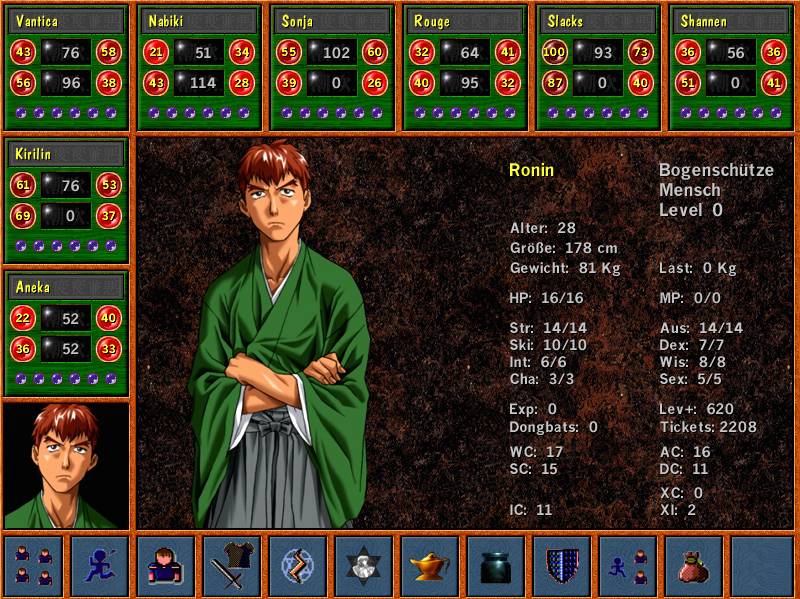This screenshot has height=599, width=800.
Task: Pick Slacks from the party roster
Action: pos(598,67)
